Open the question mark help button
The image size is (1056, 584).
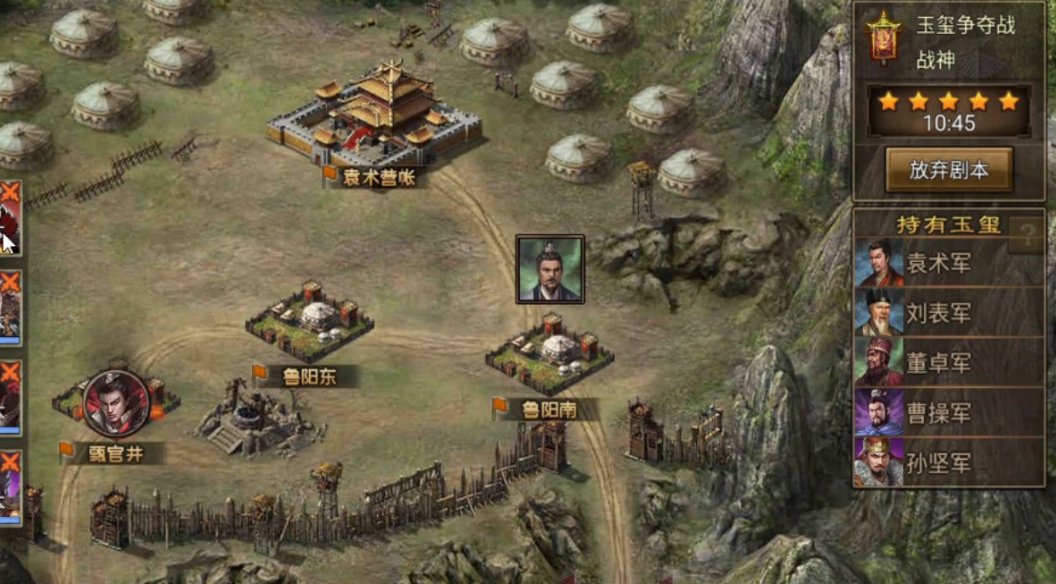tap(1026, 237)
